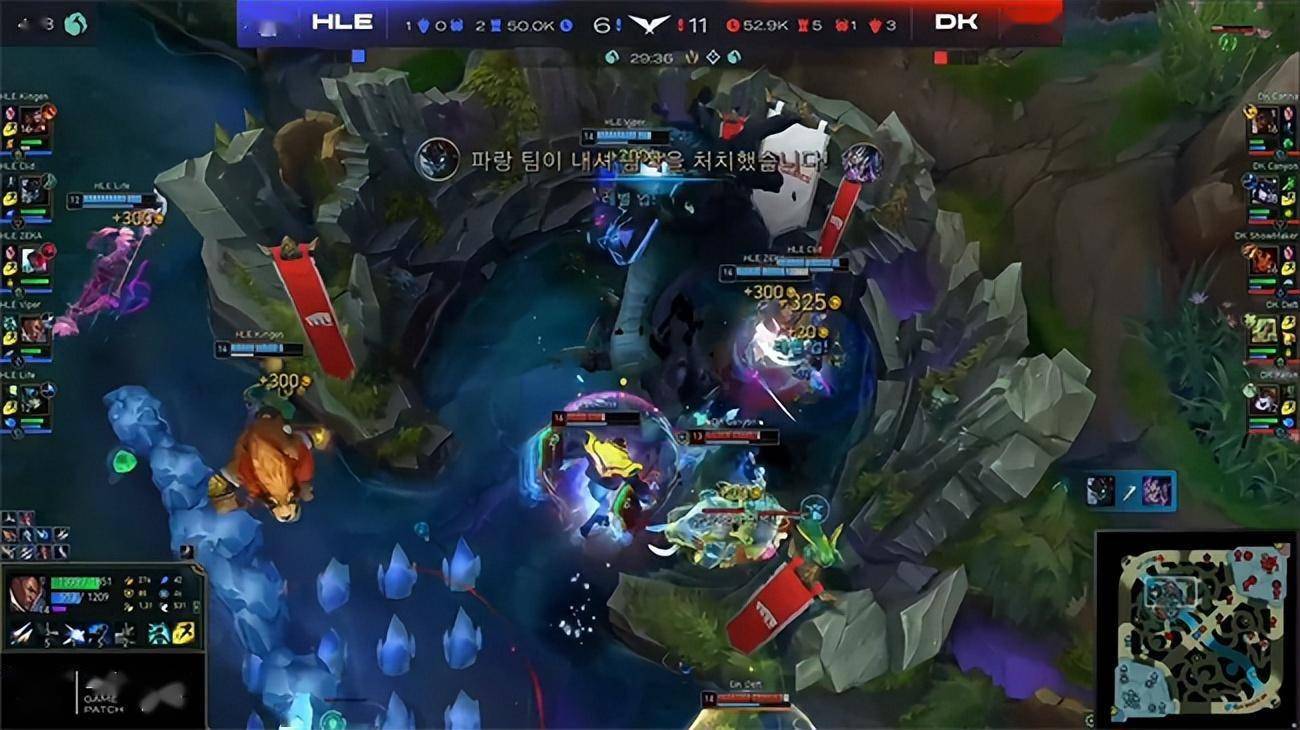Activate Lucian's Piercing Light ability icon

click(48, 634)
